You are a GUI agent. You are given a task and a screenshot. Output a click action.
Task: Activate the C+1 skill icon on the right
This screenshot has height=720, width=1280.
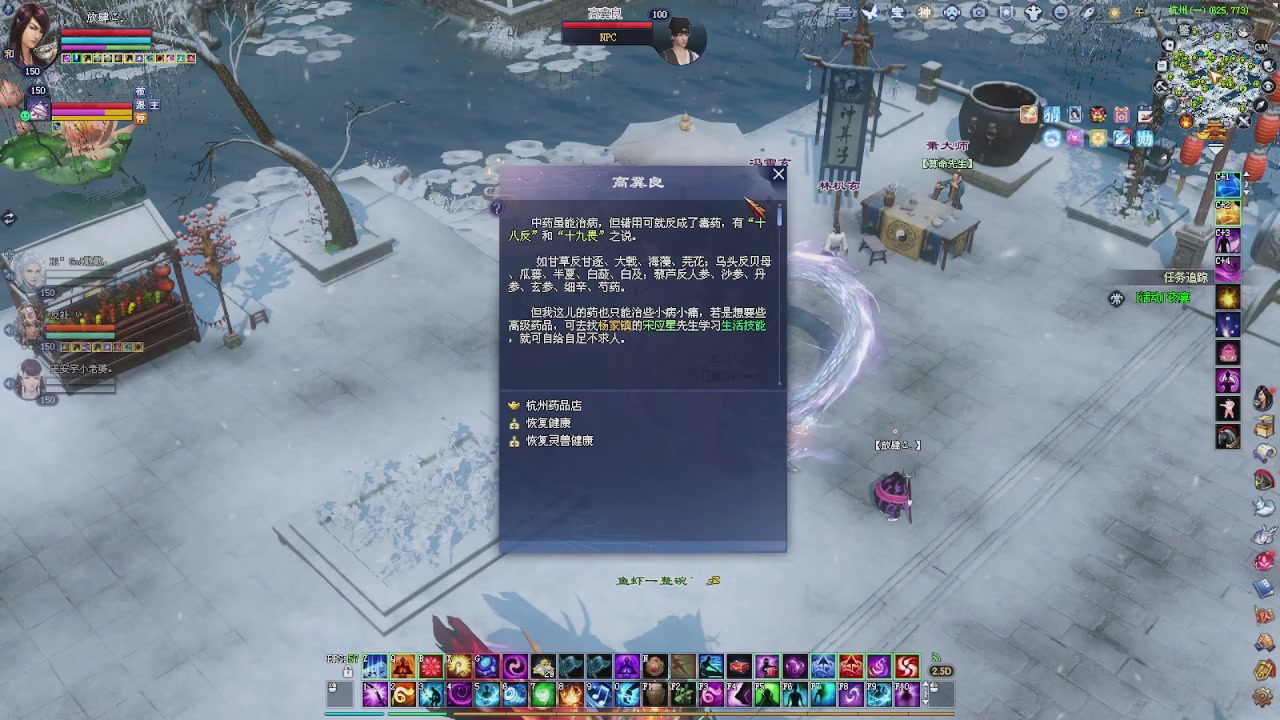(x=1227, y=185)
